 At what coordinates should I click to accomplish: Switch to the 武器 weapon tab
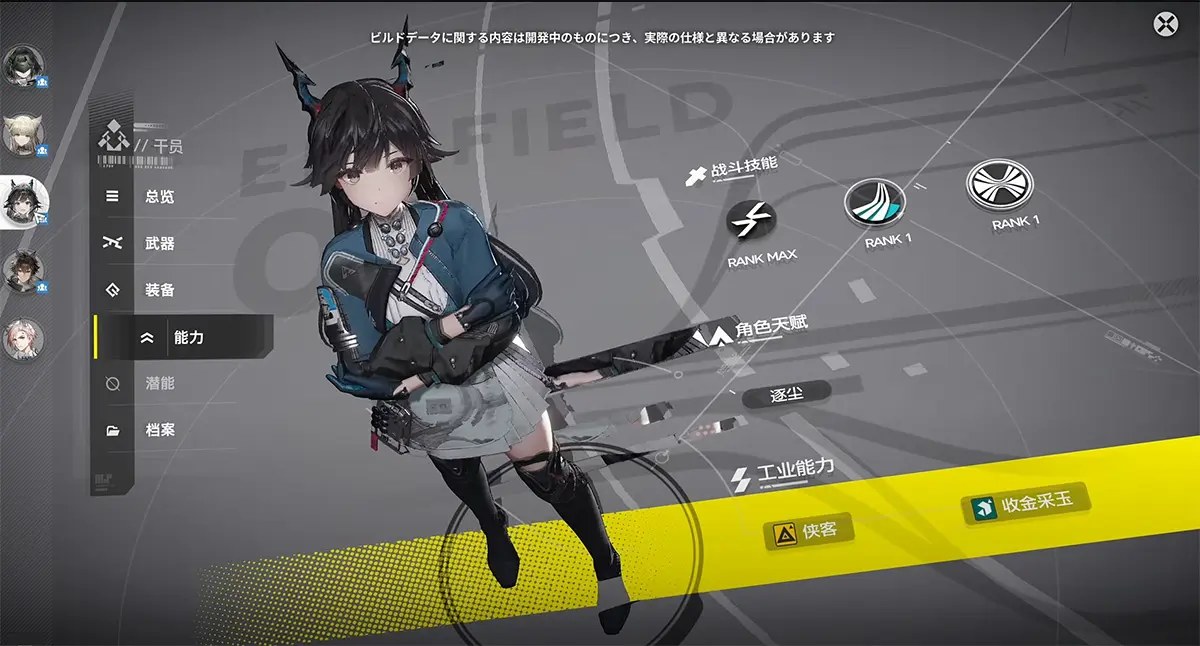click(159, 243)
